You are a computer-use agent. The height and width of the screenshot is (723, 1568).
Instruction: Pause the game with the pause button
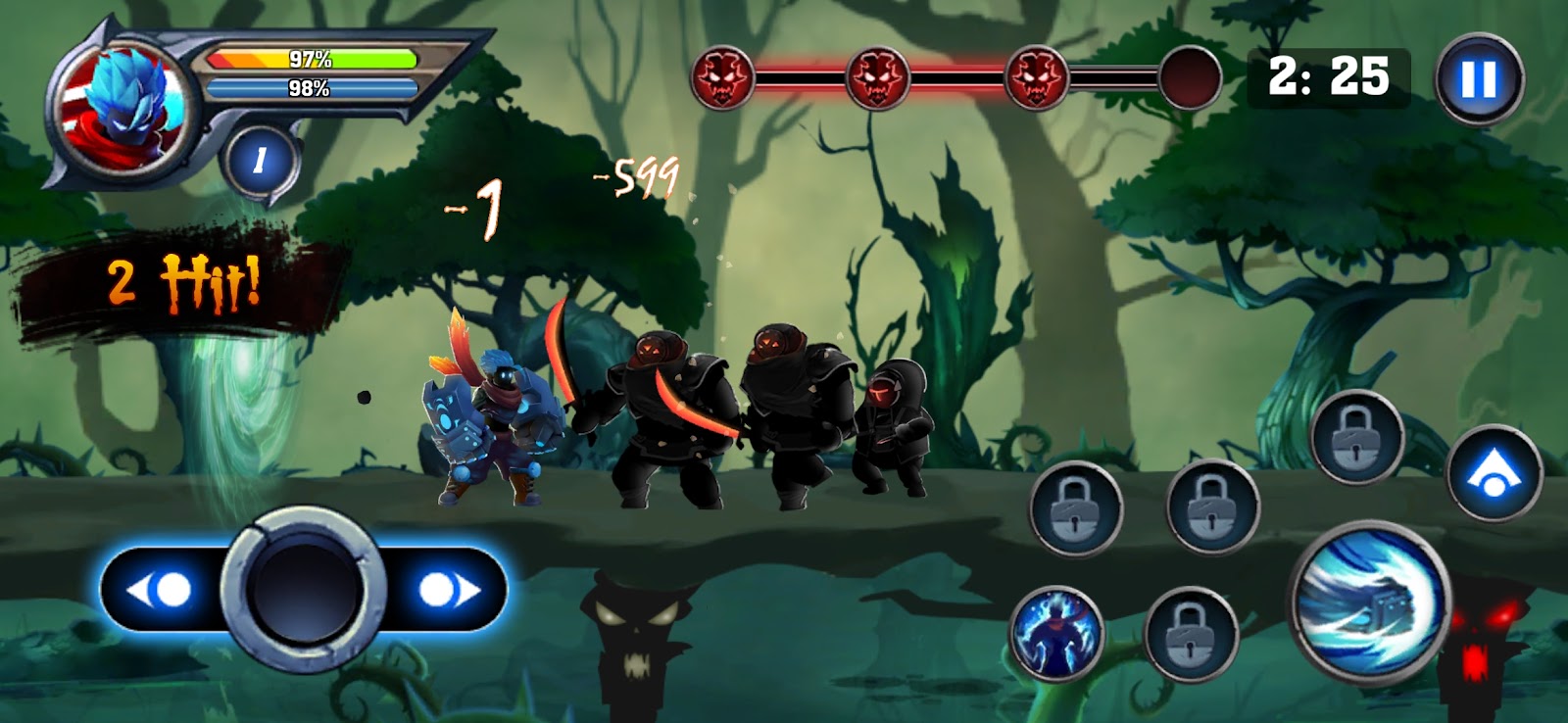click(1479, 79)
